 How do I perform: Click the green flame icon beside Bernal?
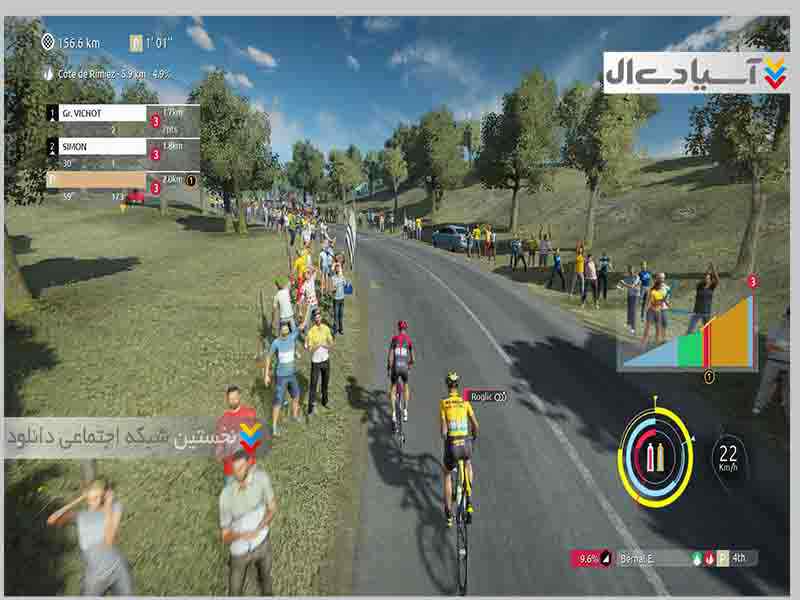(696, 558)
